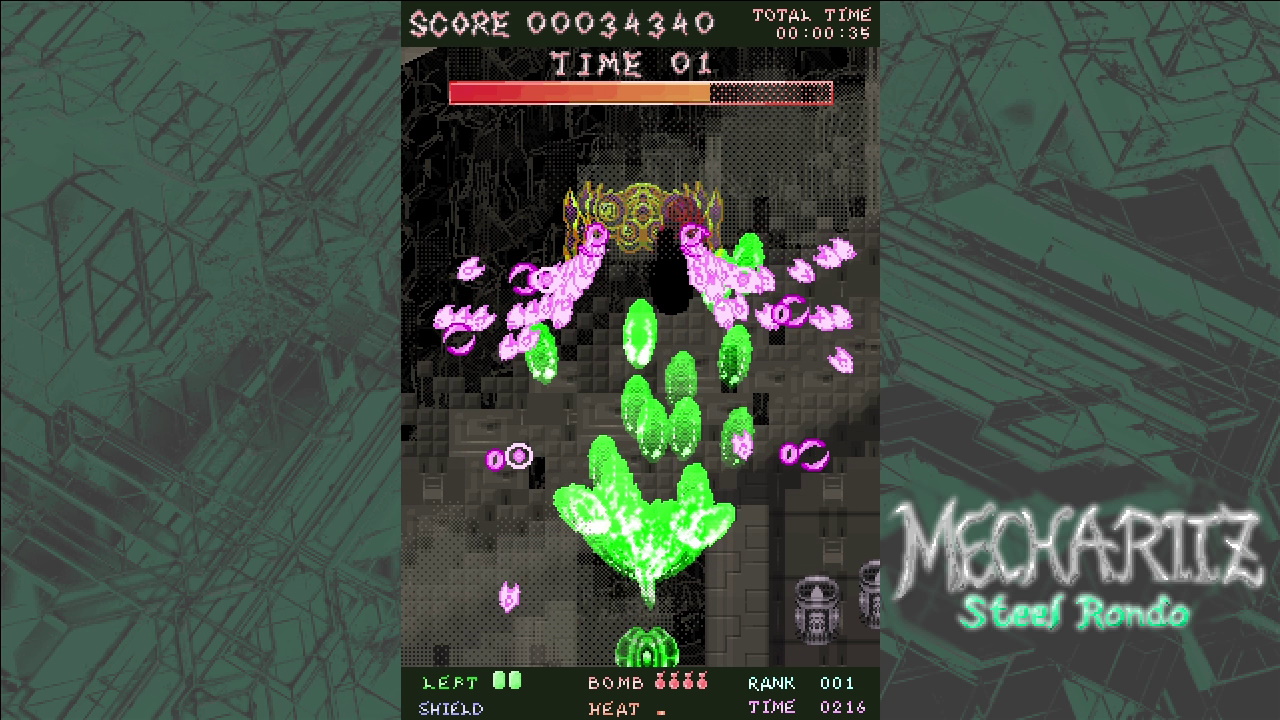This screenshot has width=1280, height=720.
Task: Click the HEAT indicator segment
Action: coord(660,710)
